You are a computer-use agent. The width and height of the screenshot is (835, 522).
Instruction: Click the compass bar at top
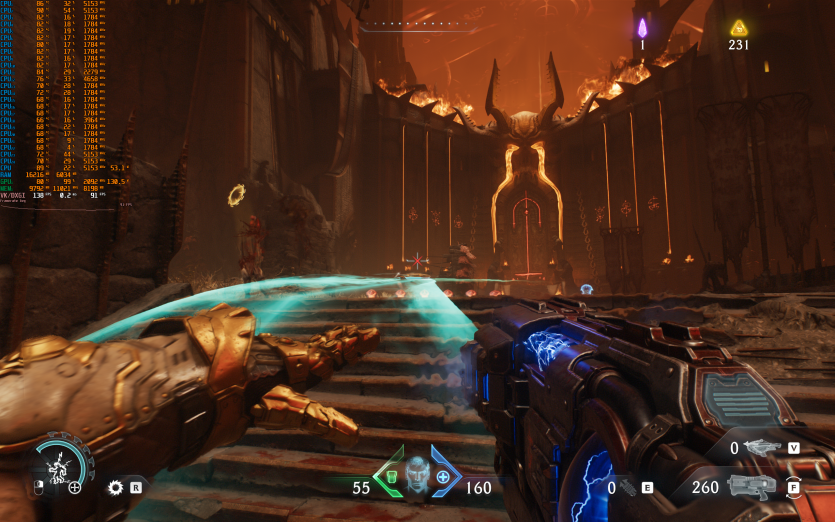click(x=417, y=24)
